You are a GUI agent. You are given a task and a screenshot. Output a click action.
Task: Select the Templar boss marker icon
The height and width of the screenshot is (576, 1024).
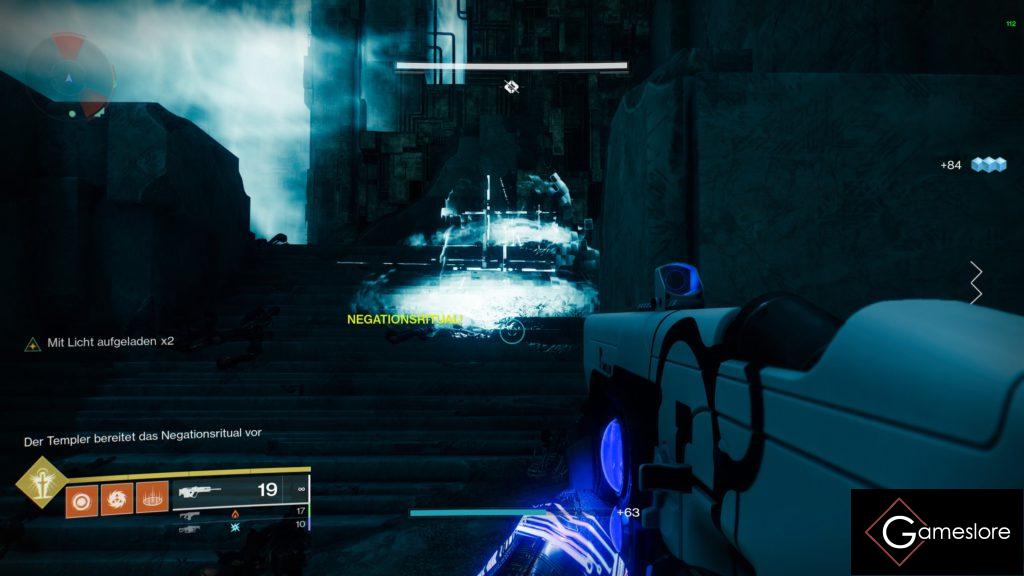pyautogui.click(x=512, y=87)
